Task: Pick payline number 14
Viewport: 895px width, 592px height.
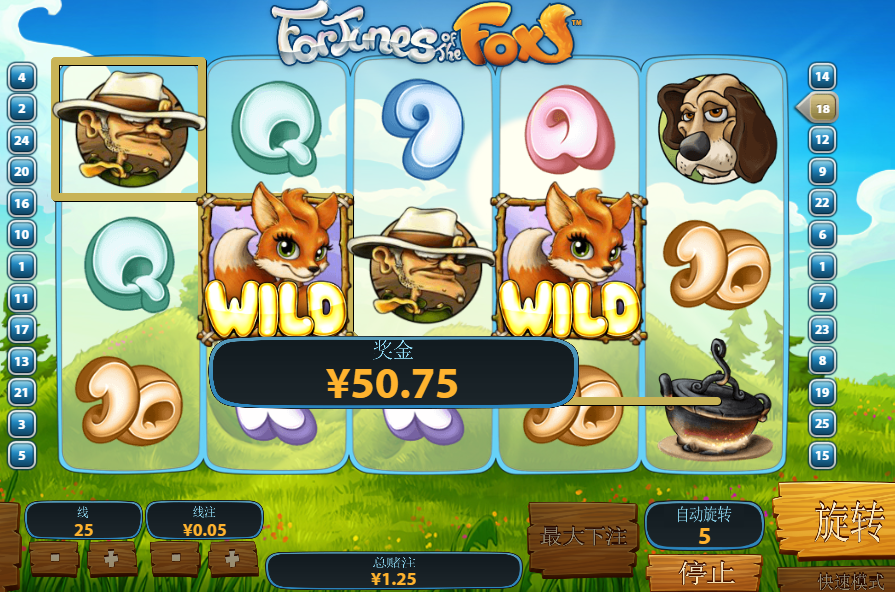Action: click(x=822, y=77)
